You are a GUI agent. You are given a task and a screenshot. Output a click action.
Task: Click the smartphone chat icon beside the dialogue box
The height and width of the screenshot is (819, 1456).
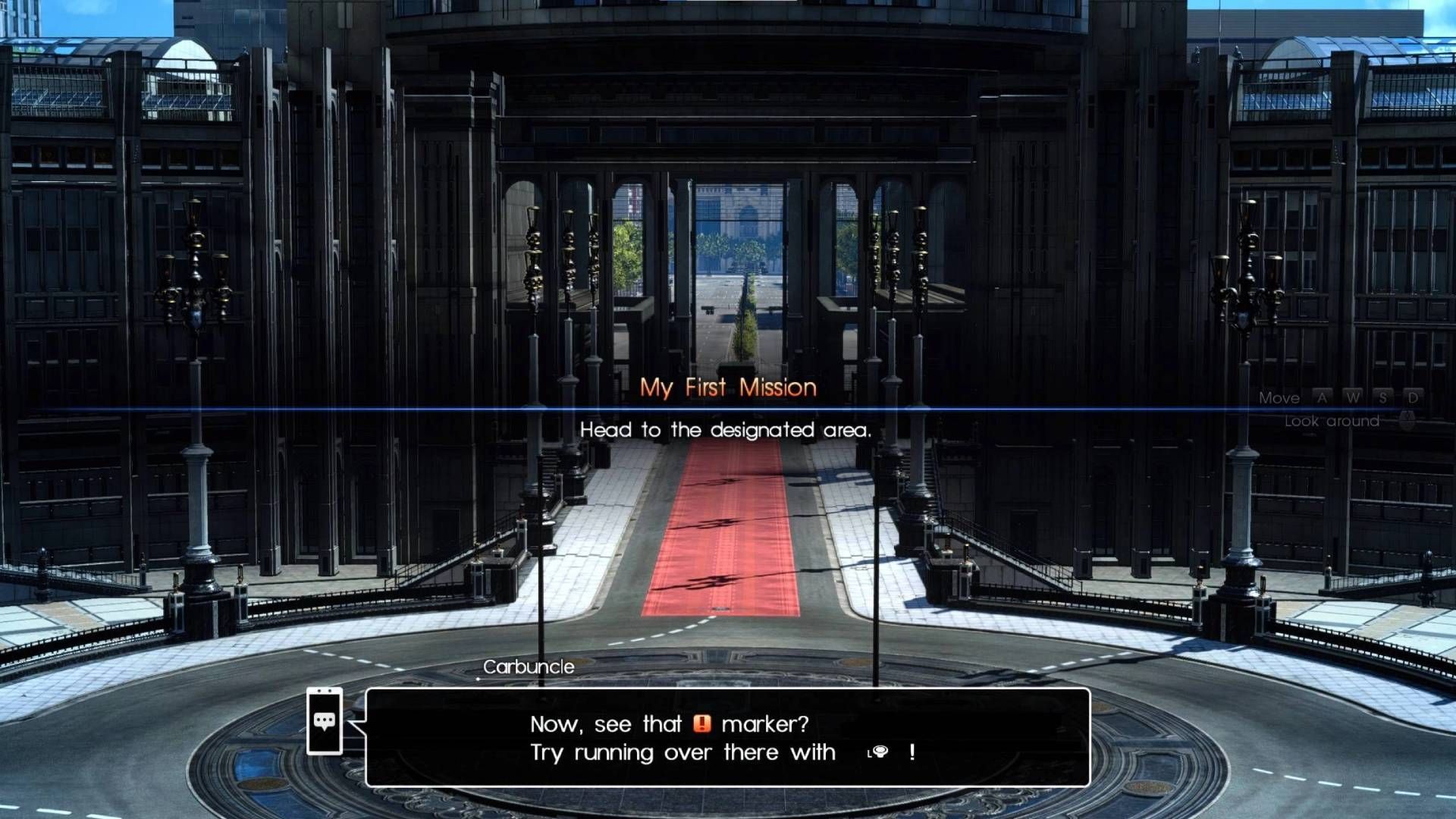pyautogui.click(x=325, y=720)
